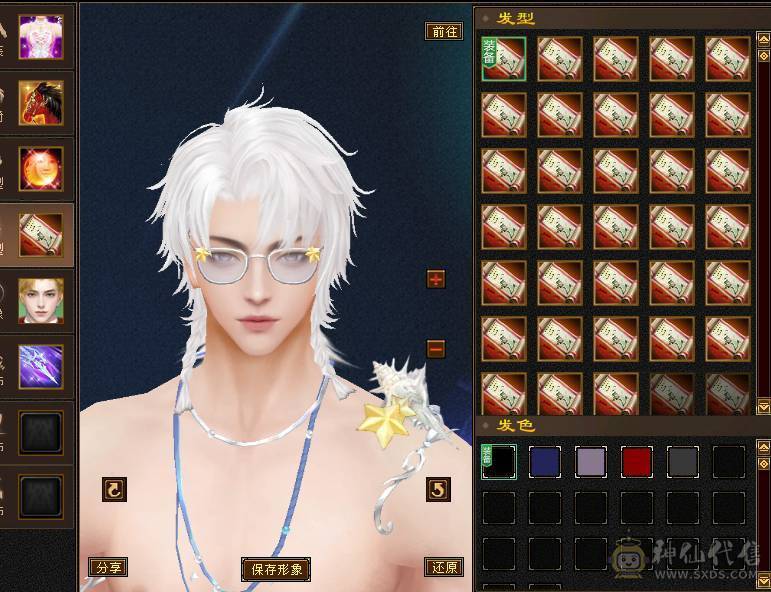Open the purple outfit category tab
Viewport: 771px width, 592px height.
tap(41, 37)
